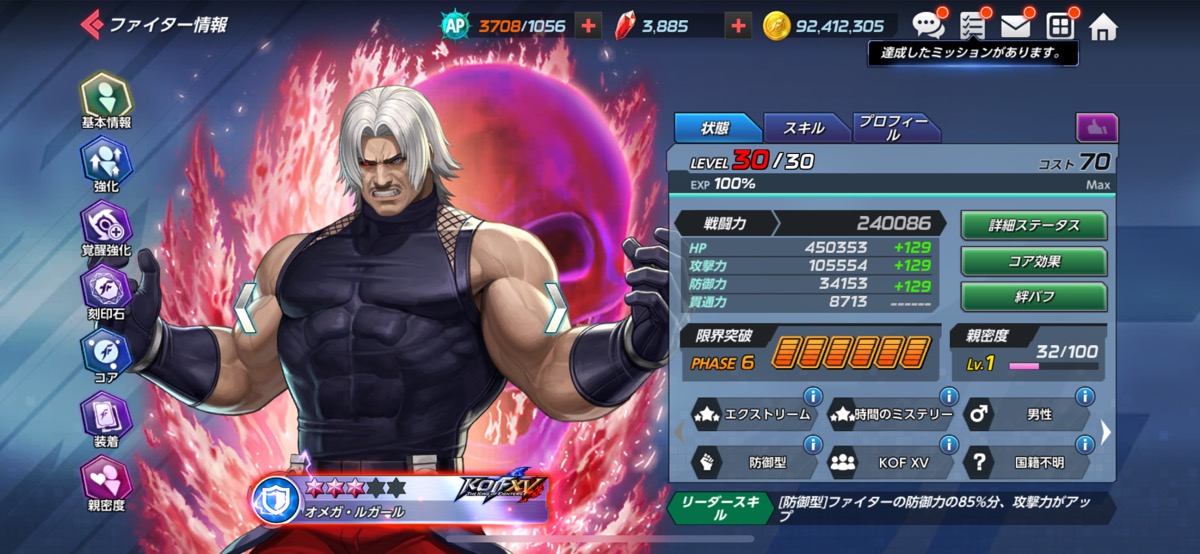This screenshot has width=1200, height=554.
Task: Select the 状態 status tab
Action: (716, 128)
